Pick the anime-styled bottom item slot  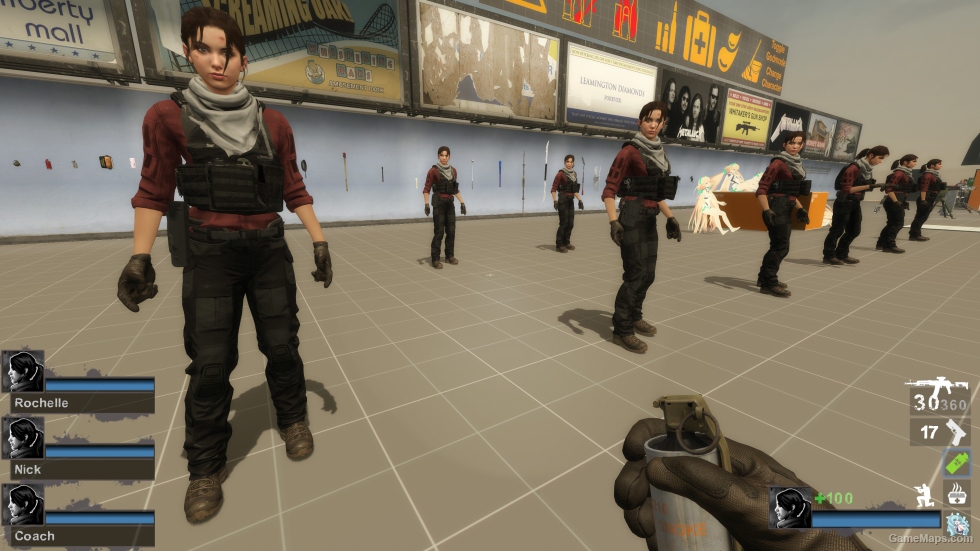[x=957, y=524]
